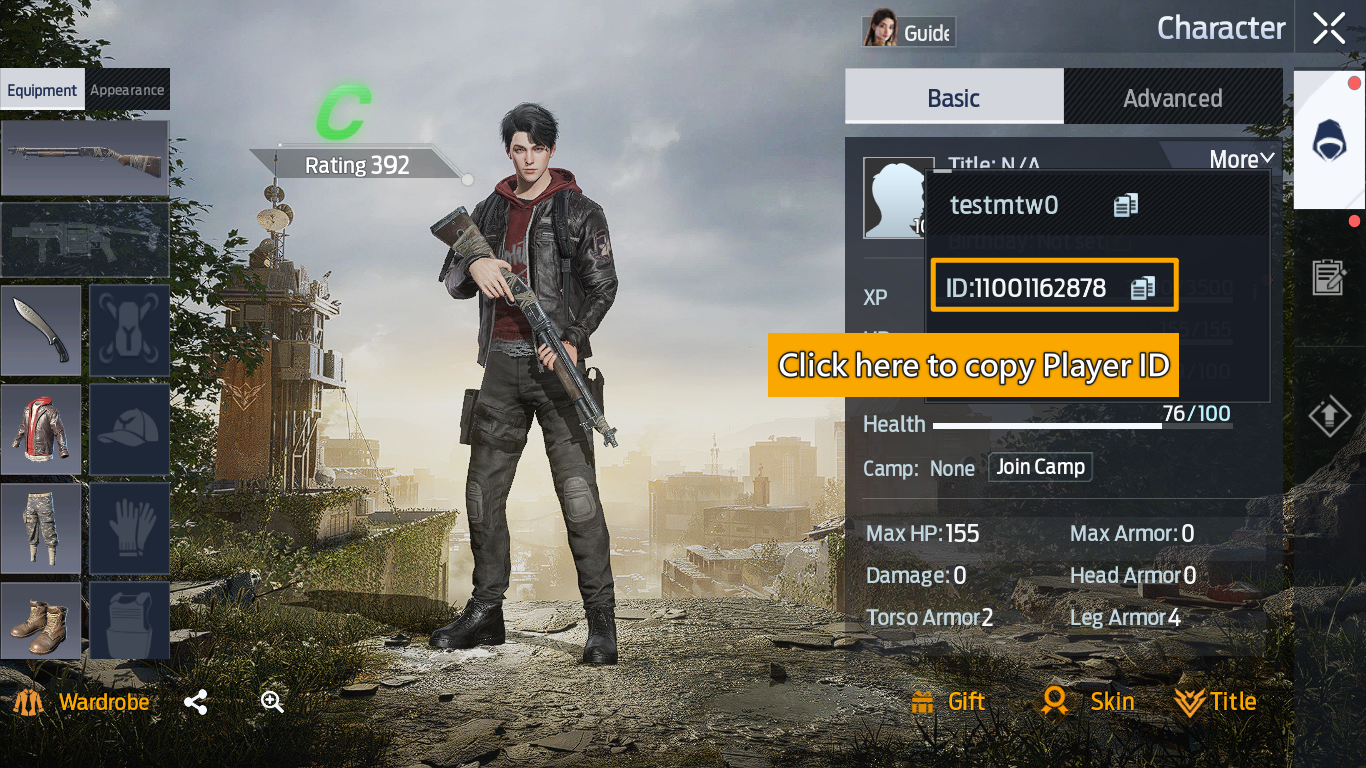Switch to the Appearance tab
The image size is (1366, 768).
point(128,89)
